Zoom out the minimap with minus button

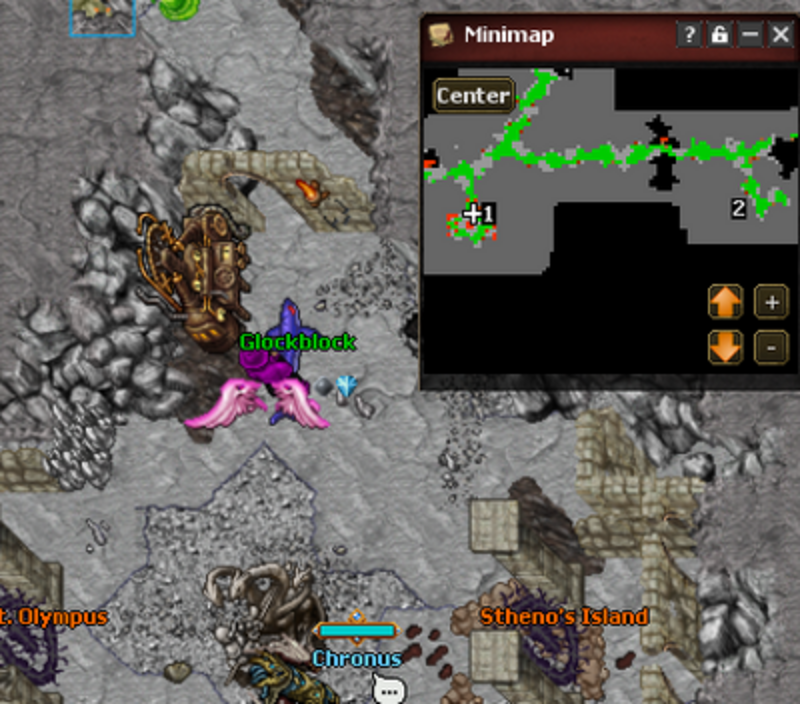click(770, 347)
